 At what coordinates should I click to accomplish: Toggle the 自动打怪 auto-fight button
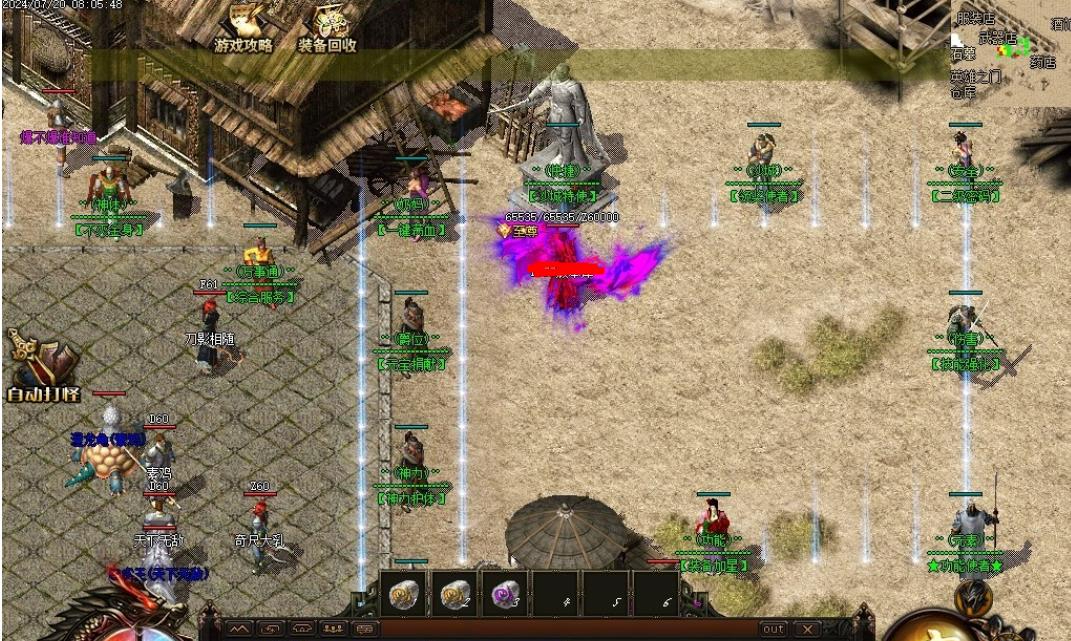pyautogui.click(x=43, y=368)
